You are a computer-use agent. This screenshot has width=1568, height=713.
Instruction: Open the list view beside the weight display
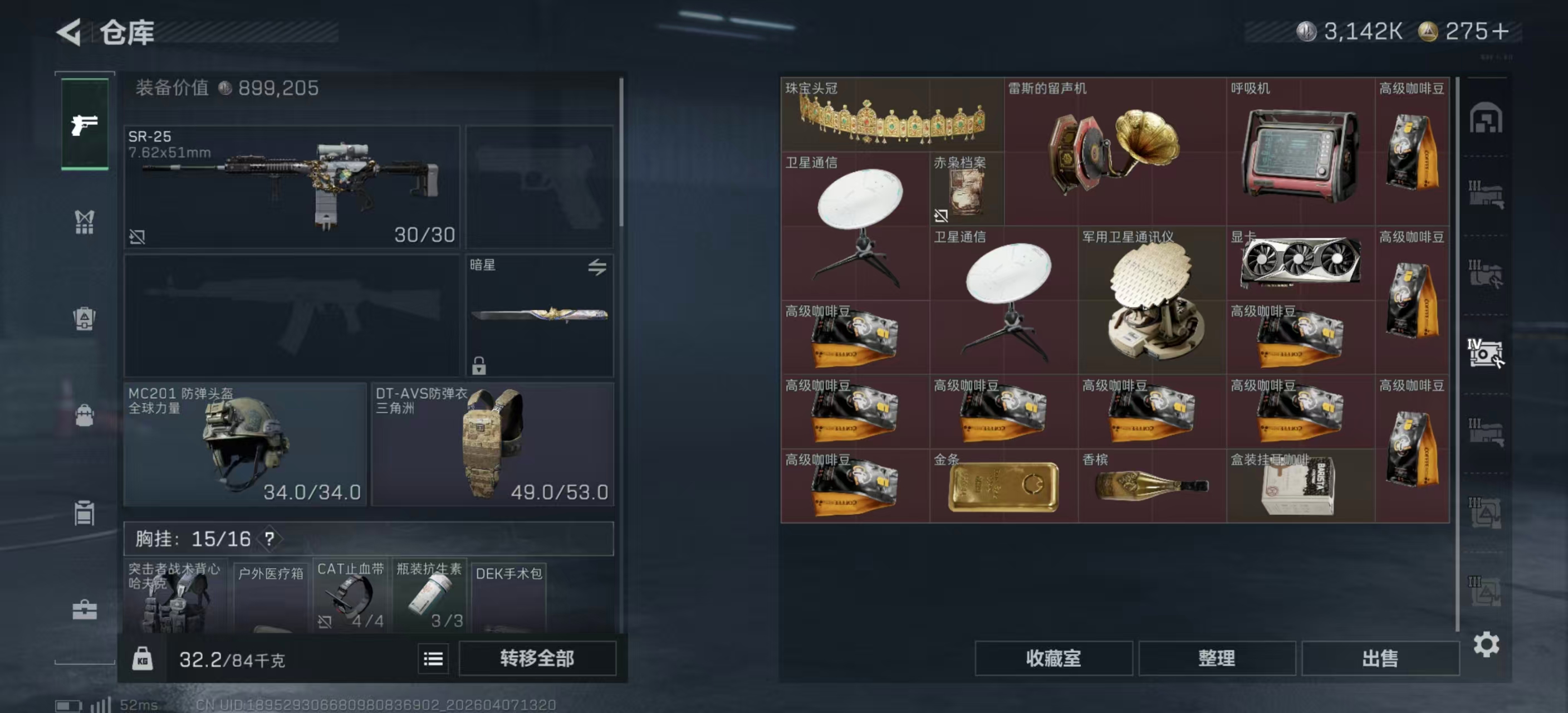point(433,658)
